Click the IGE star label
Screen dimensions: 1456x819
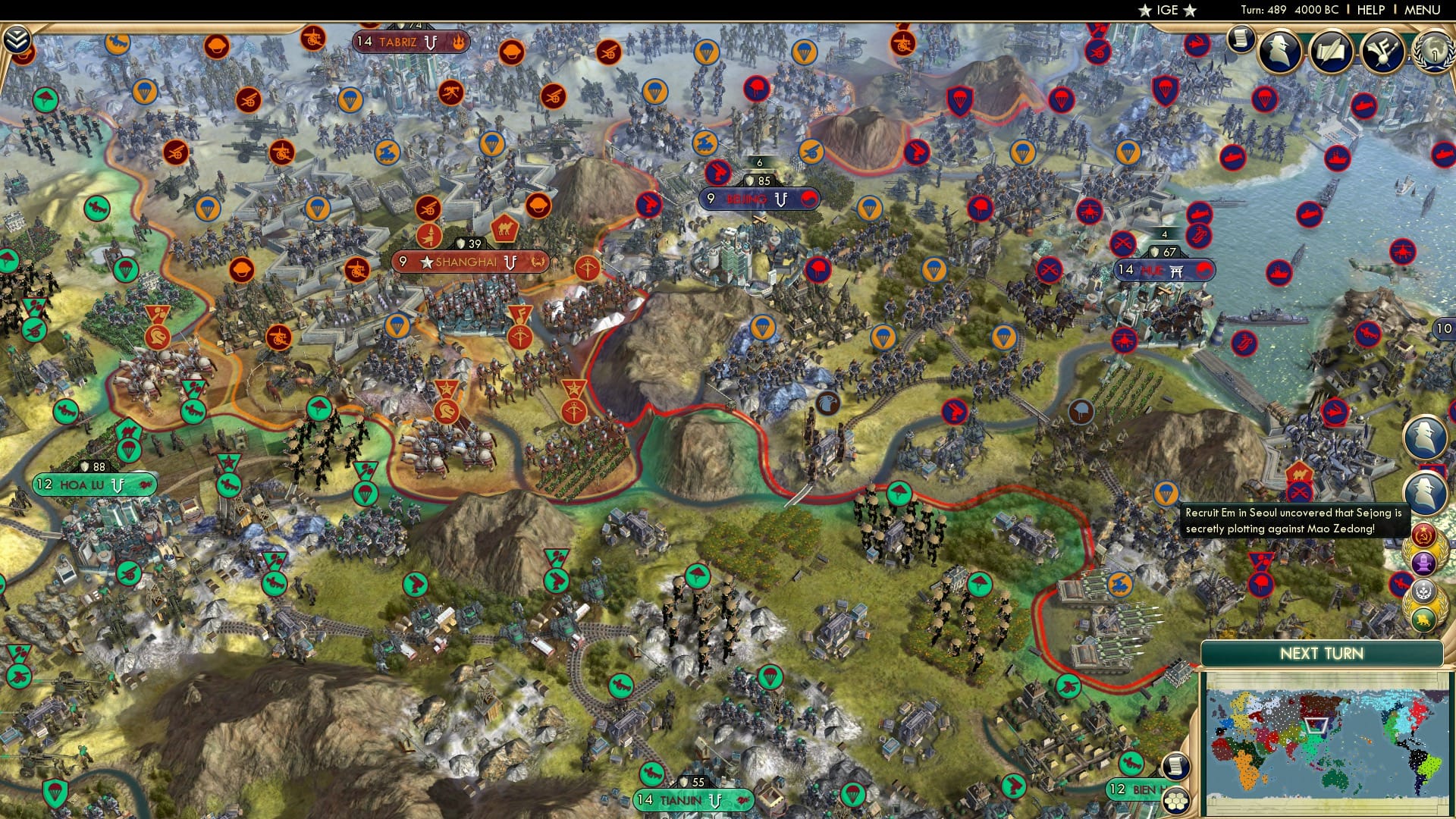tap(1168, 11)
